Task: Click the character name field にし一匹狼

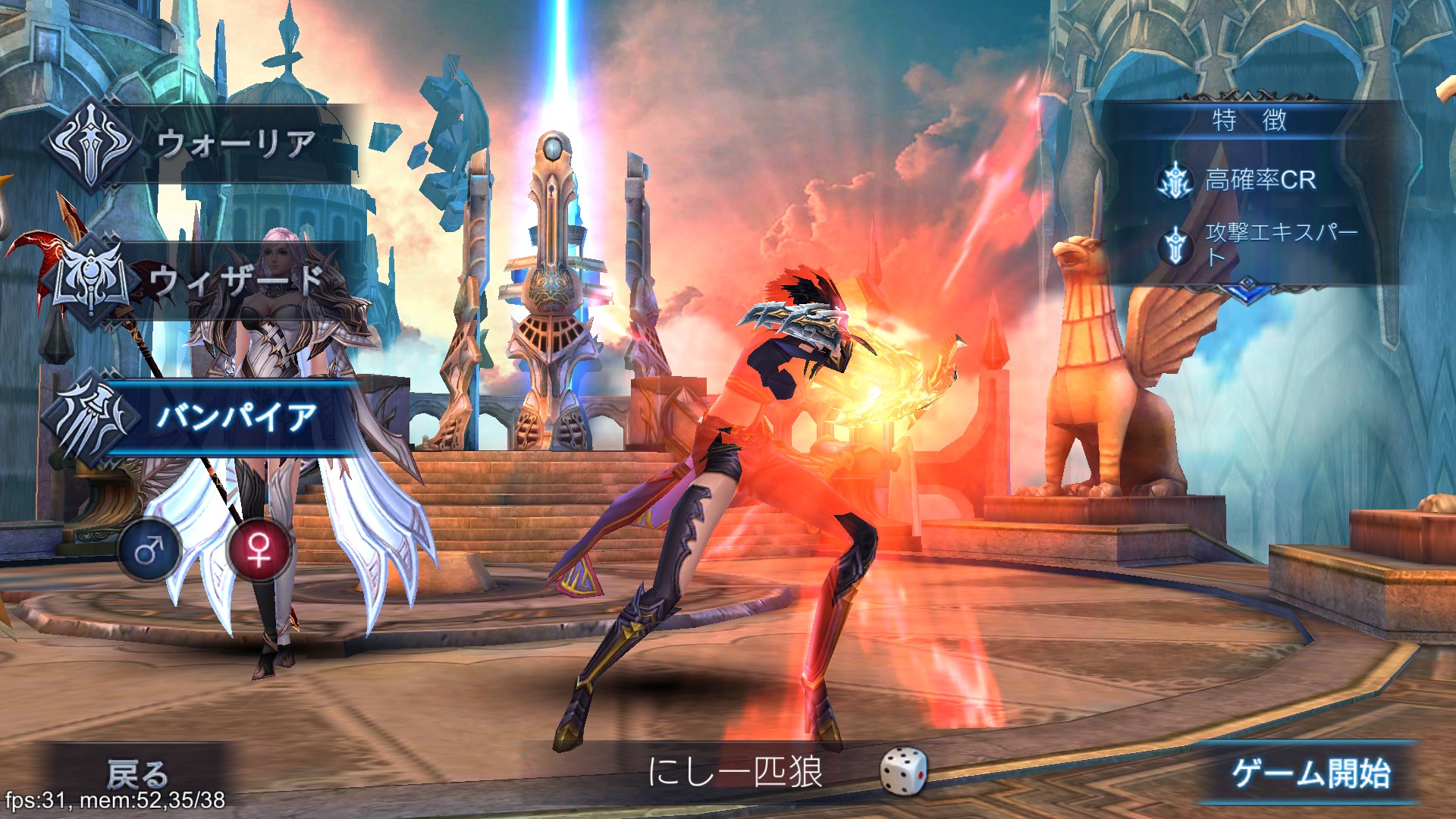Action: (736, 772)
